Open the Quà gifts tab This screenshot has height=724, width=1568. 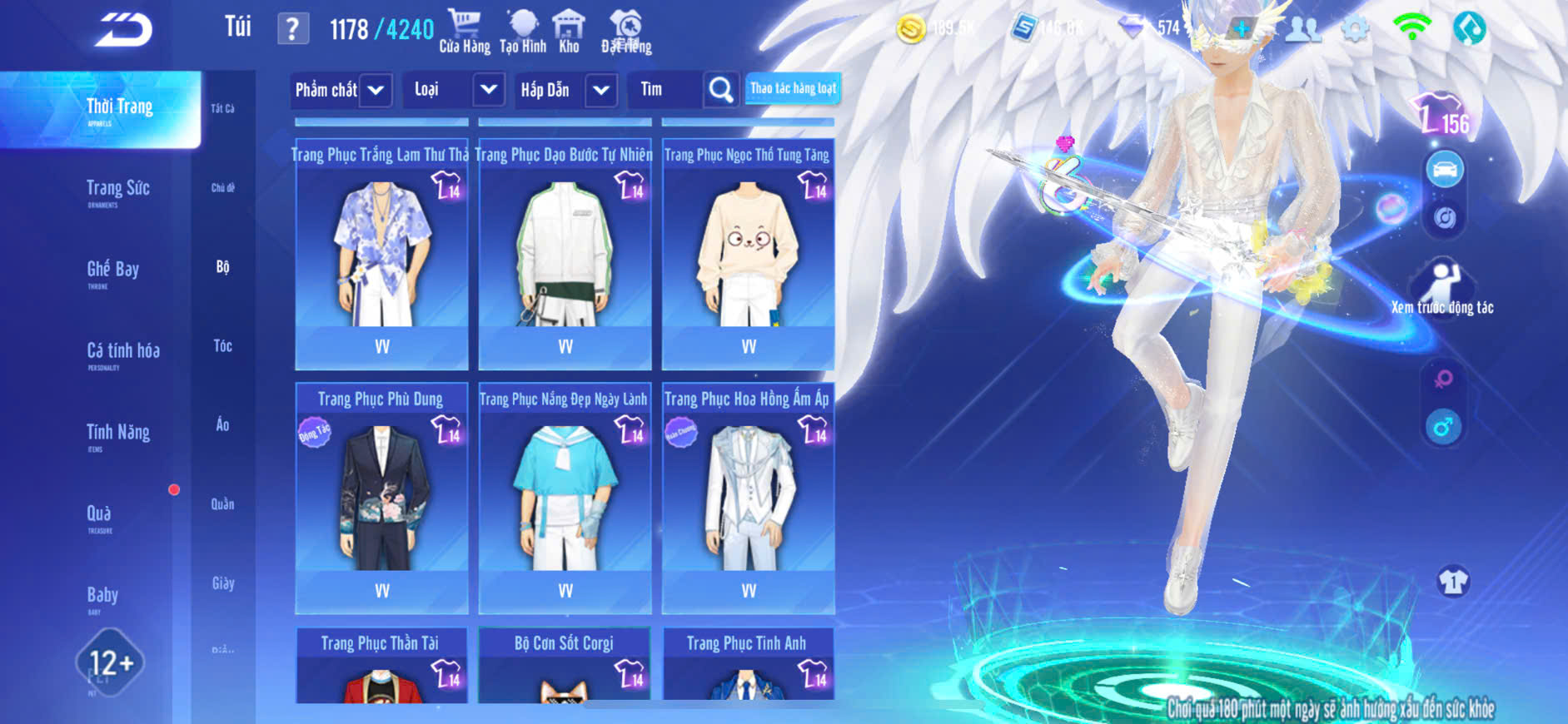(x=99, y=514)
